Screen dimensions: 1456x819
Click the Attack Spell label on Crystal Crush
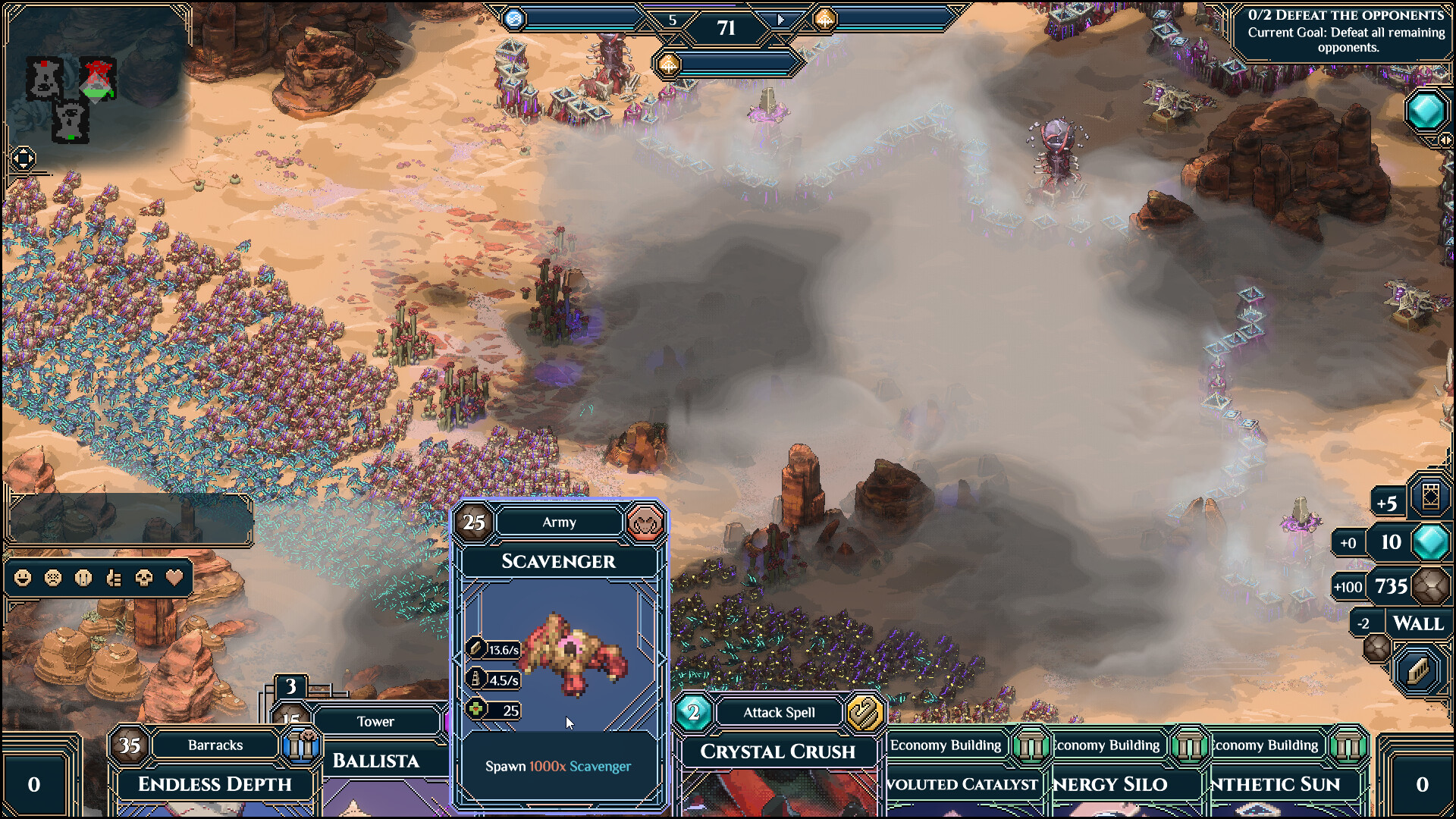tap(779, 712)
